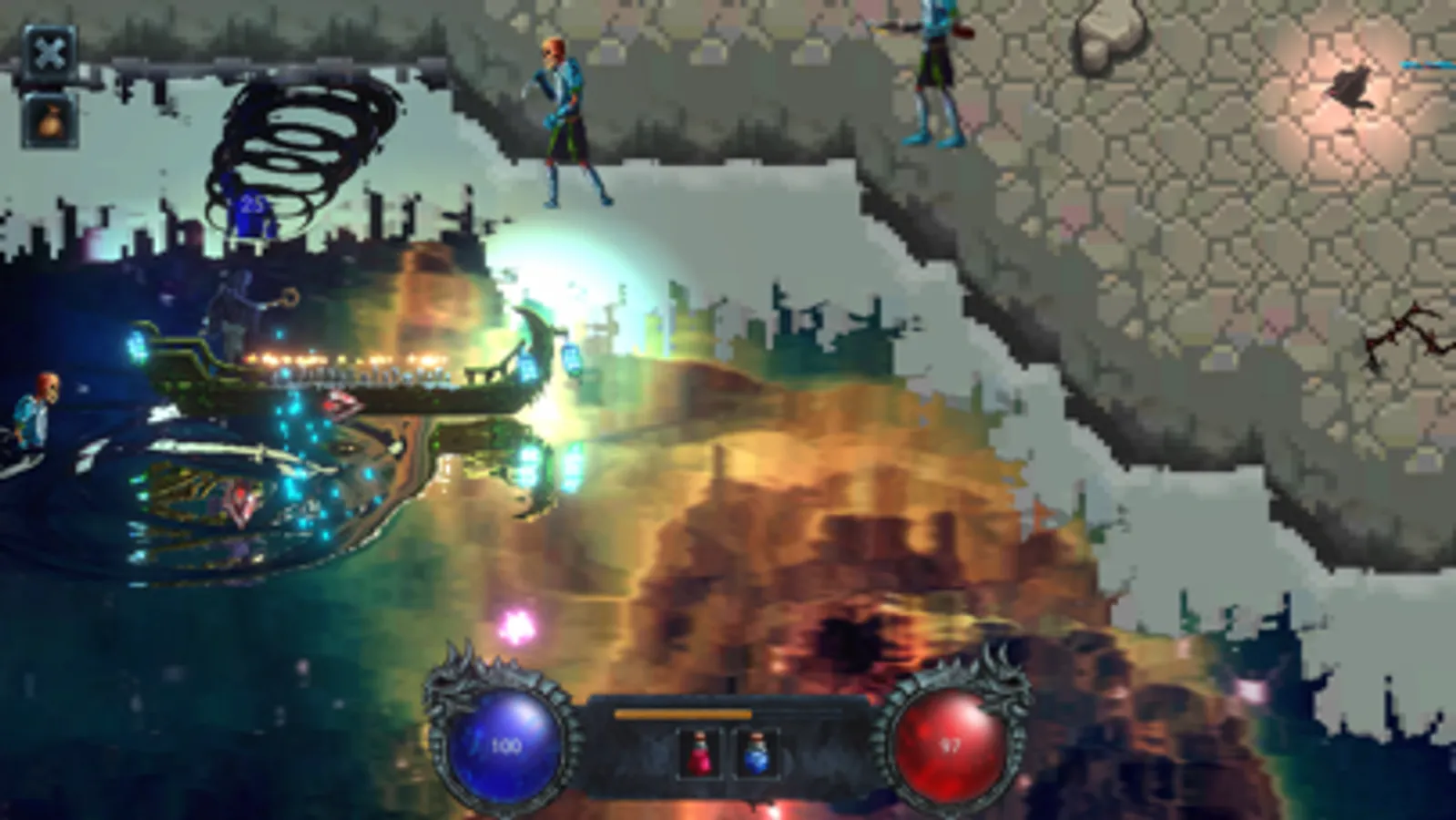Viewport: 1456px width, 820px height.
Task: Click the red health orb showing 97
Action: (951, 744)
